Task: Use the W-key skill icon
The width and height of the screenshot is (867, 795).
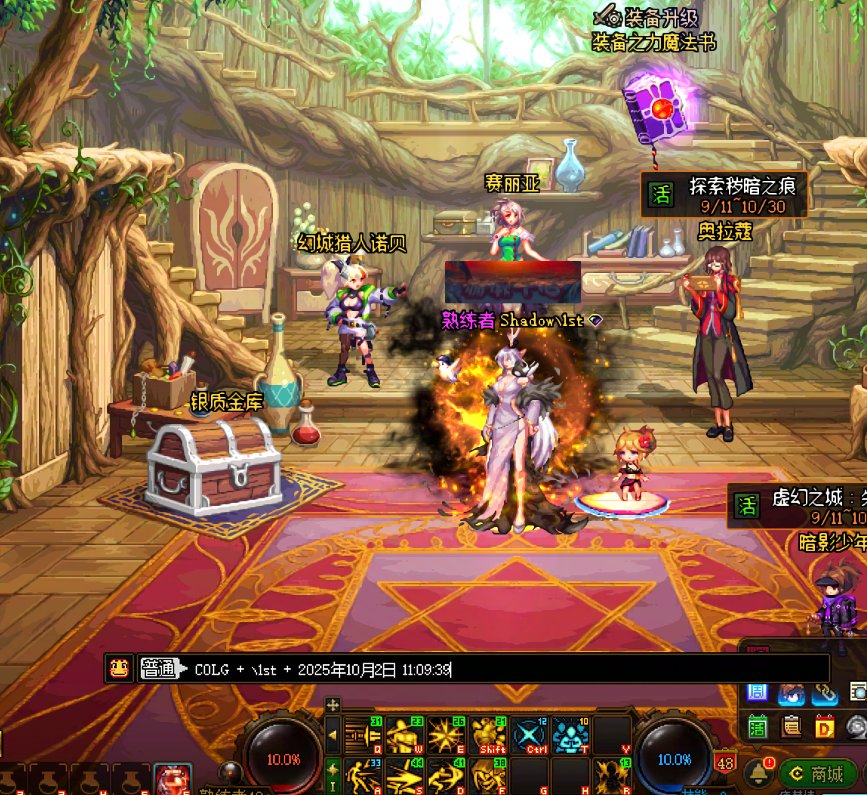Action: tap(403, 735)
